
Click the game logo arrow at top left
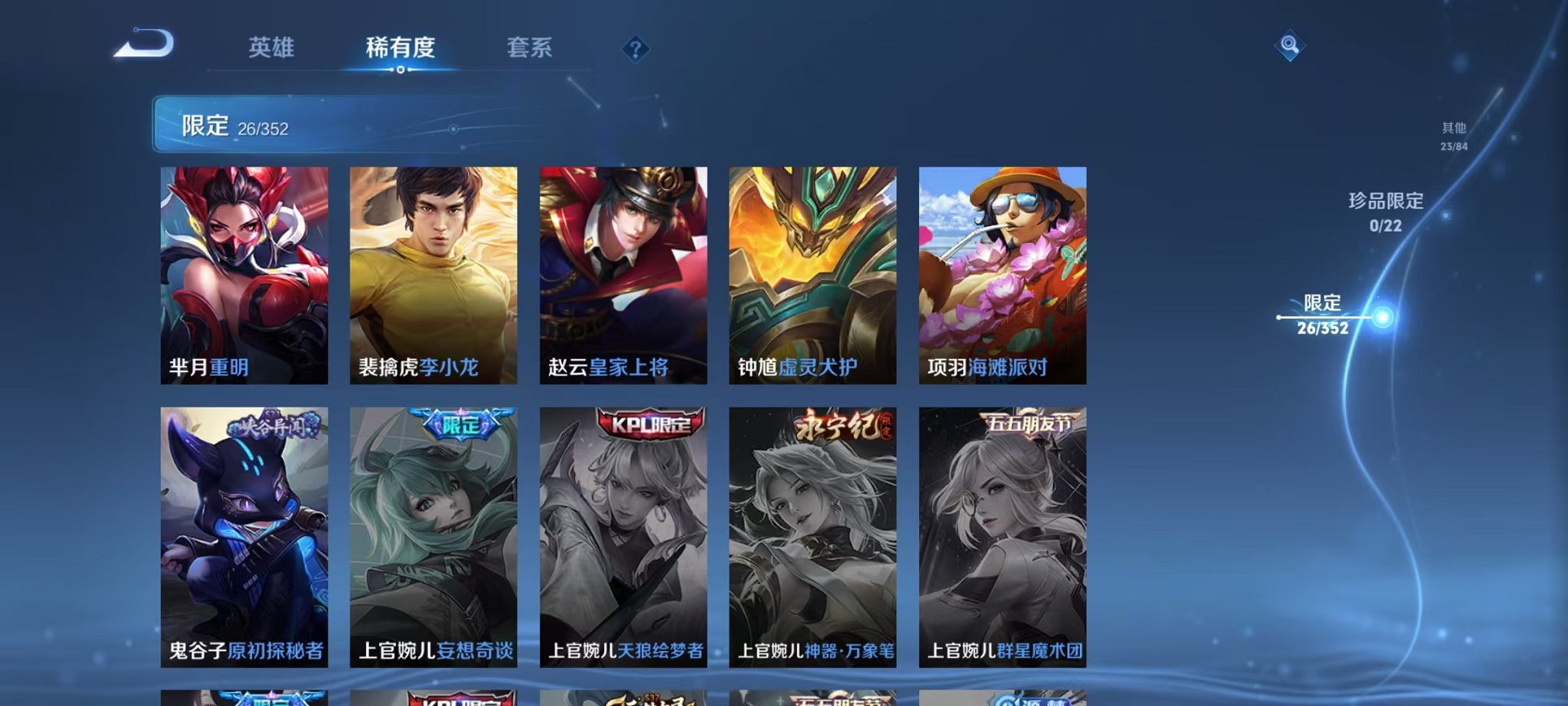point(141,48)
